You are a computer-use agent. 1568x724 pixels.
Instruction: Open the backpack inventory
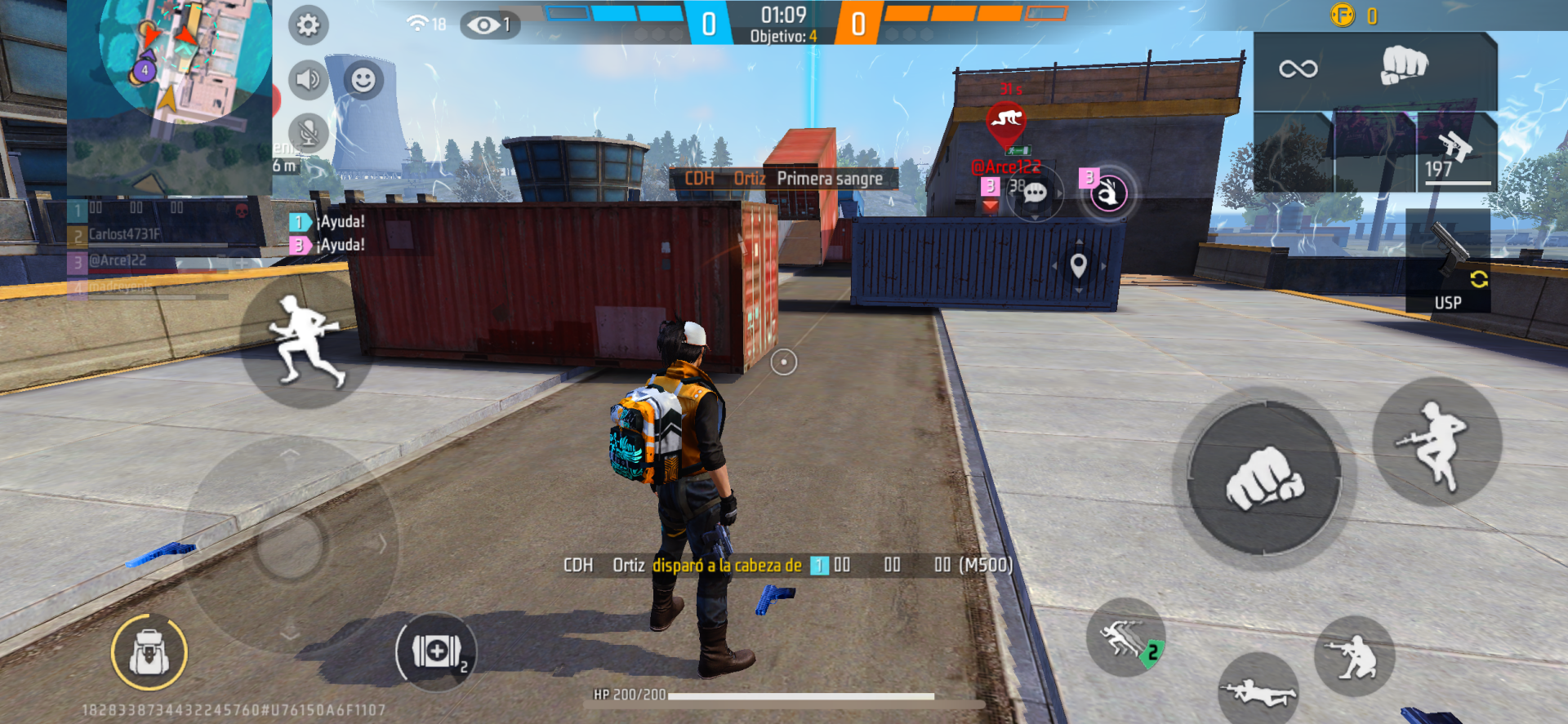[149, 652]
